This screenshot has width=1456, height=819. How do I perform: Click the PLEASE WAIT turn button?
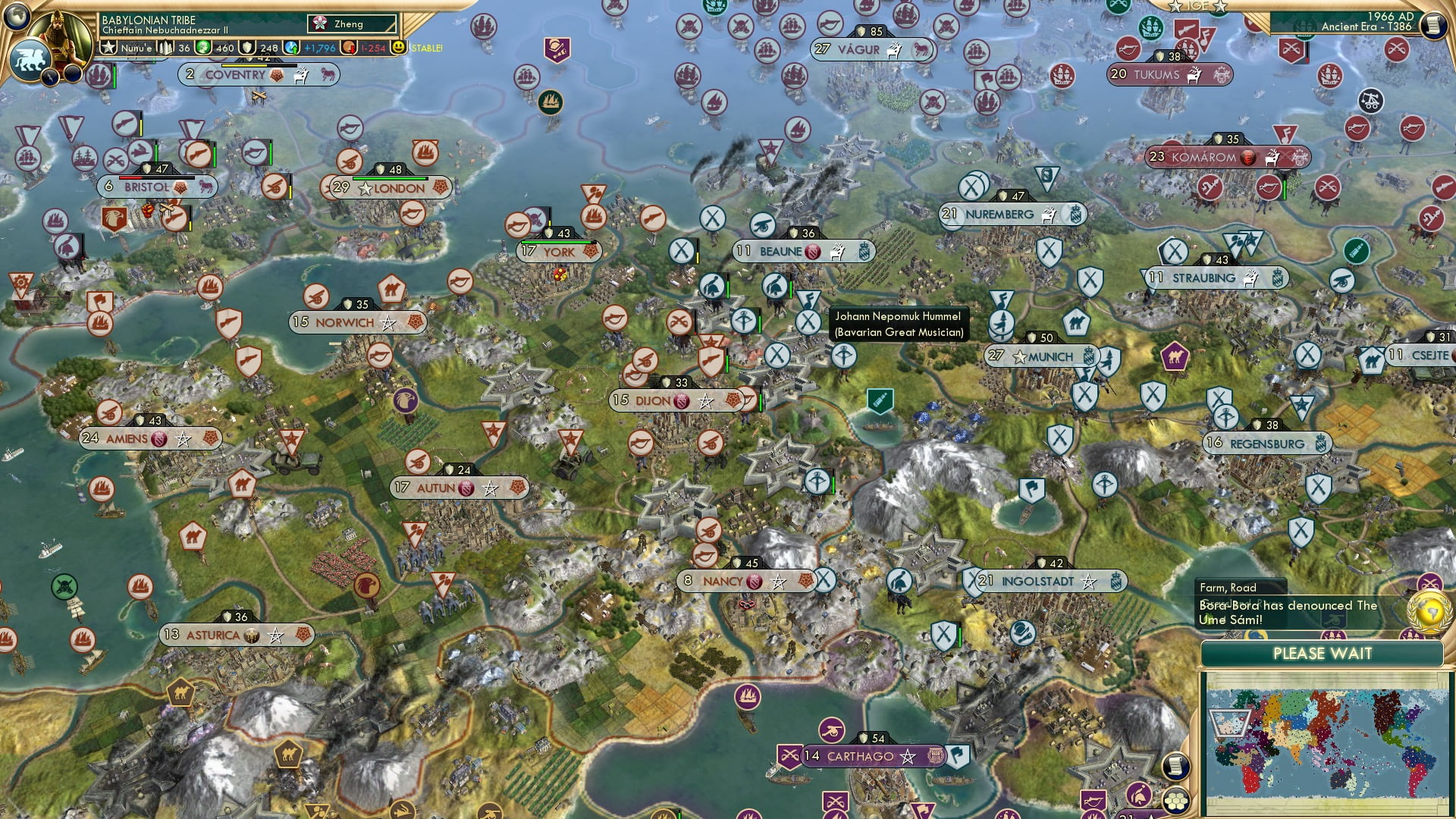click(1322, 654)
